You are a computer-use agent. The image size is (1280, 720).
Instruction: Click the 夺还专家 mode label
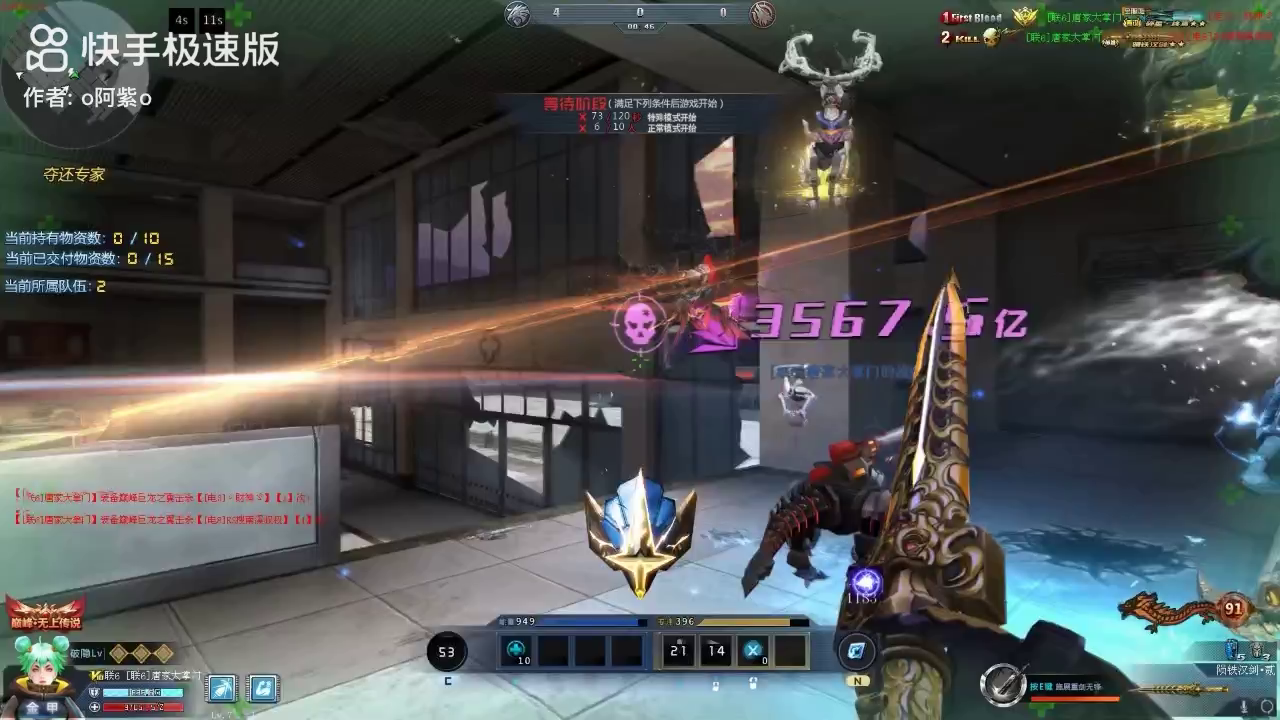(74, 175)
